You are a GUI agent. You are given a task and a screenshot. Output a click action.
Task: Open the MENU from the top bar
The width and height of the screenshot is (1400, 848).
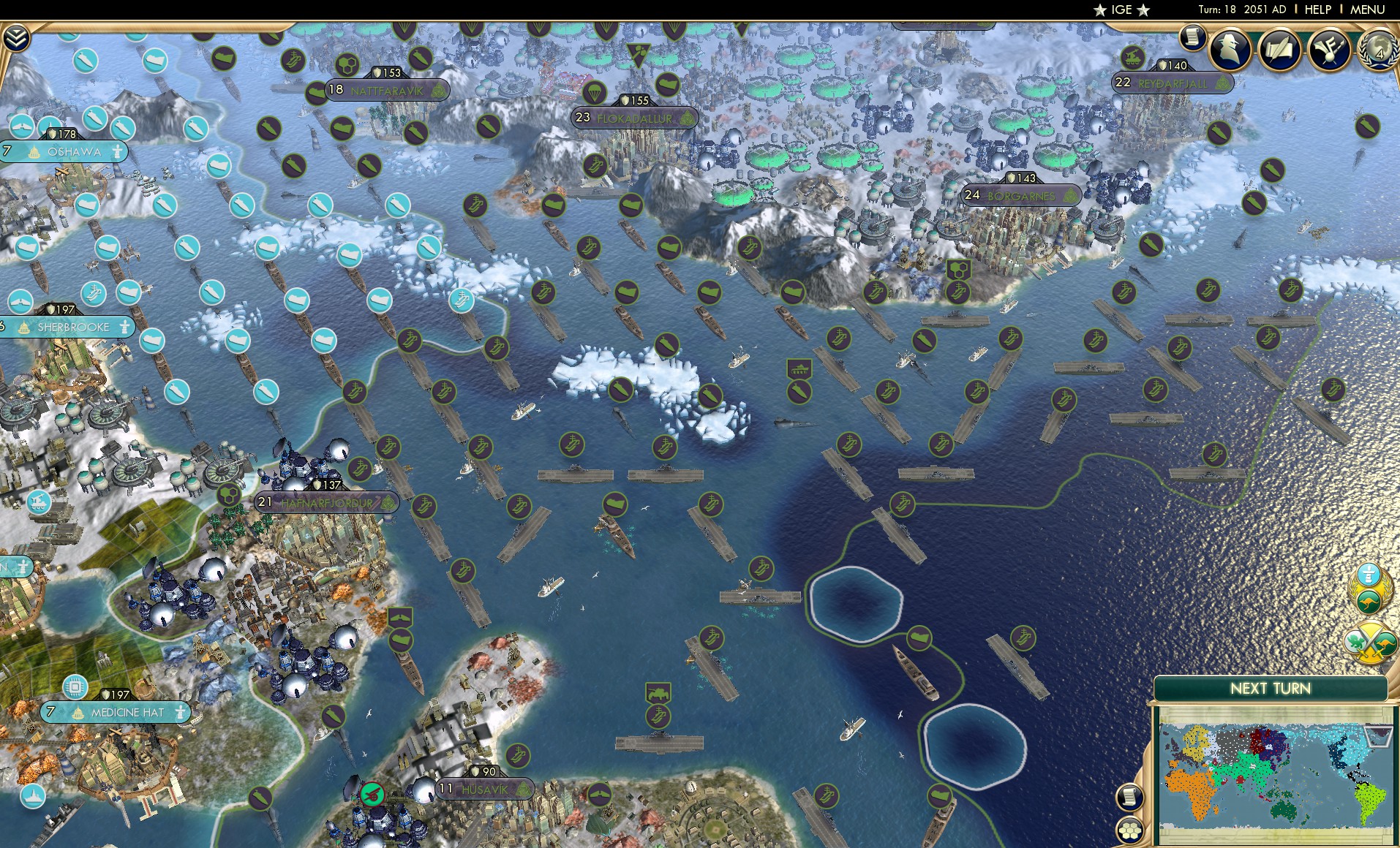1369,10
